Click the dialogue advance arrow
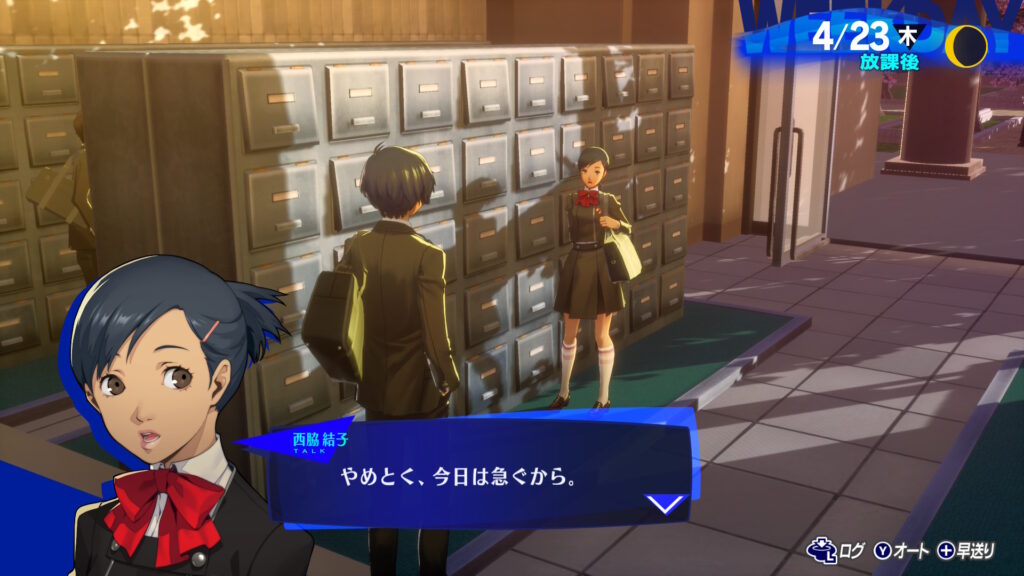The height and width of the screenshot is (576, 1024). [667, 503]
